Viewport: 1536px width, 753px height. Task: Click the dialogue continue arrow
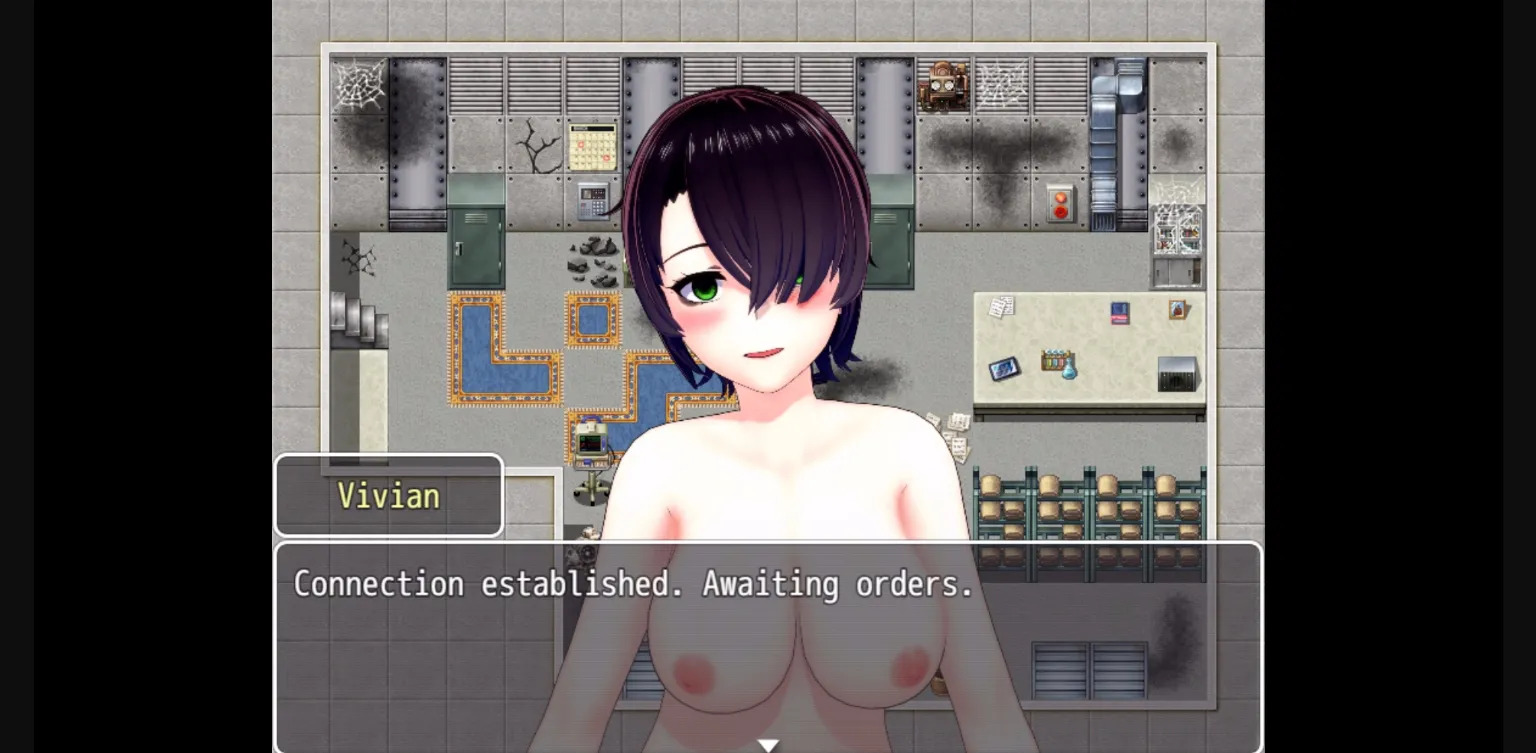pyautogui.click(x=768, y=744)
